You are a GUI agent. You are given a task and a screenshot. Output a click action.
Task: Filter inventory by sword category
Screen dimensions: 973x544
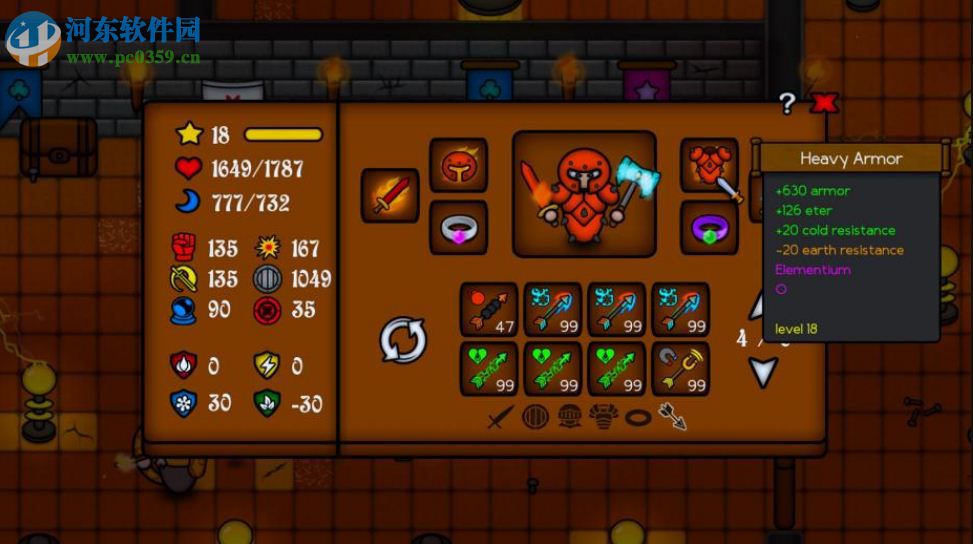(501, 417)
